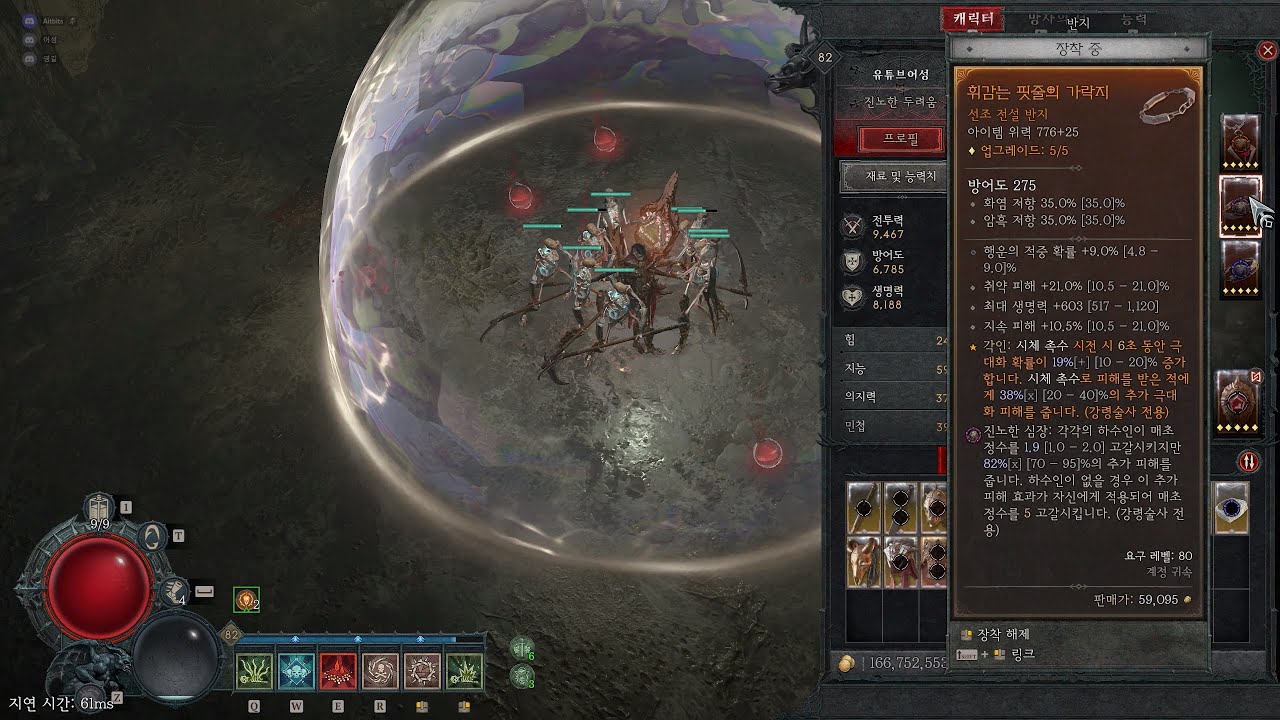Click the red weapon swap arrows button
1280x720 pixels.
1249,461
